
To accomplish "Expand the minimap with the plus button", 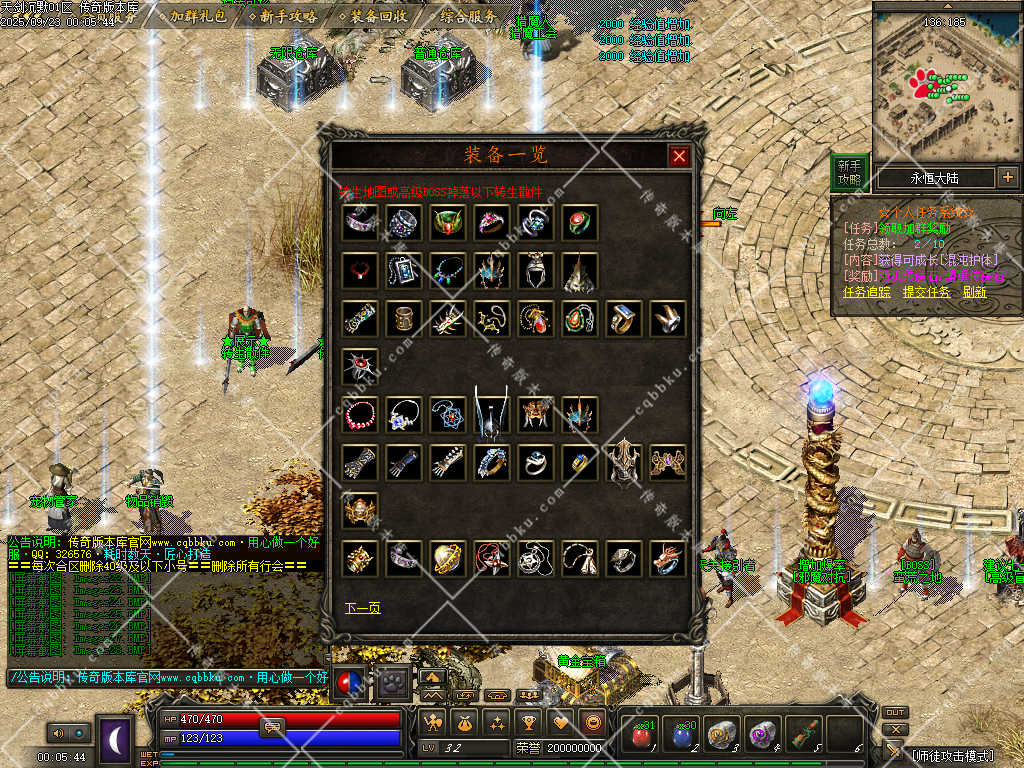I will tap(1007, 177).
